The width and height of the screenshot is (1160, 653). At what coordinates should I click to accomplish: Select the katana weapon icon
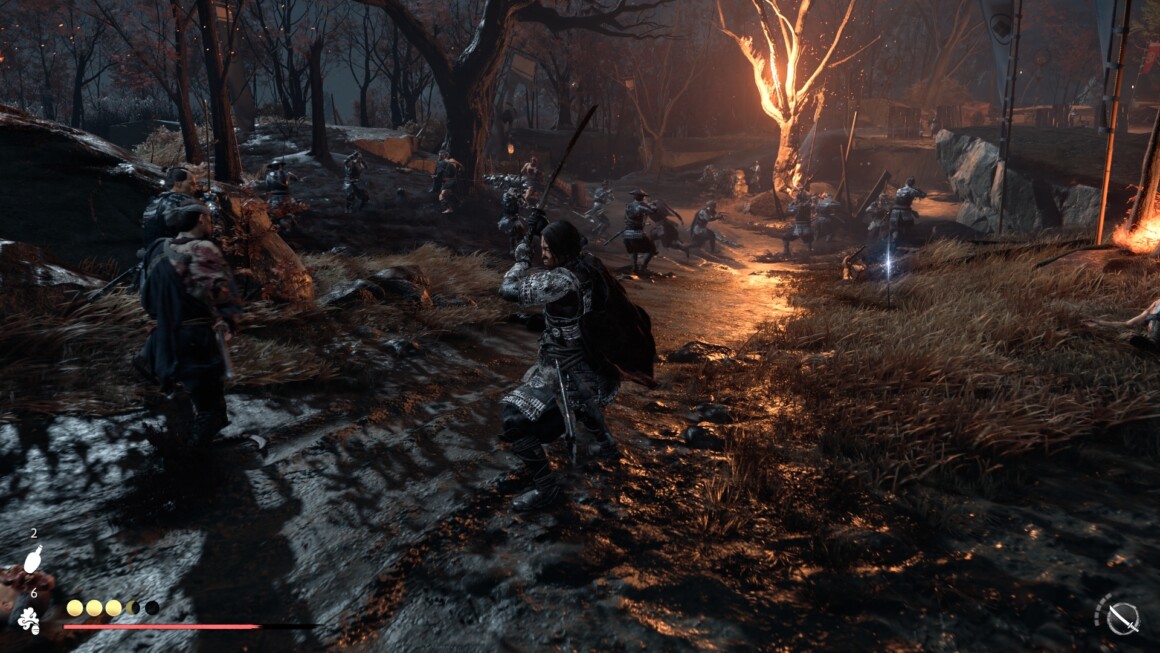(1123, 618)
